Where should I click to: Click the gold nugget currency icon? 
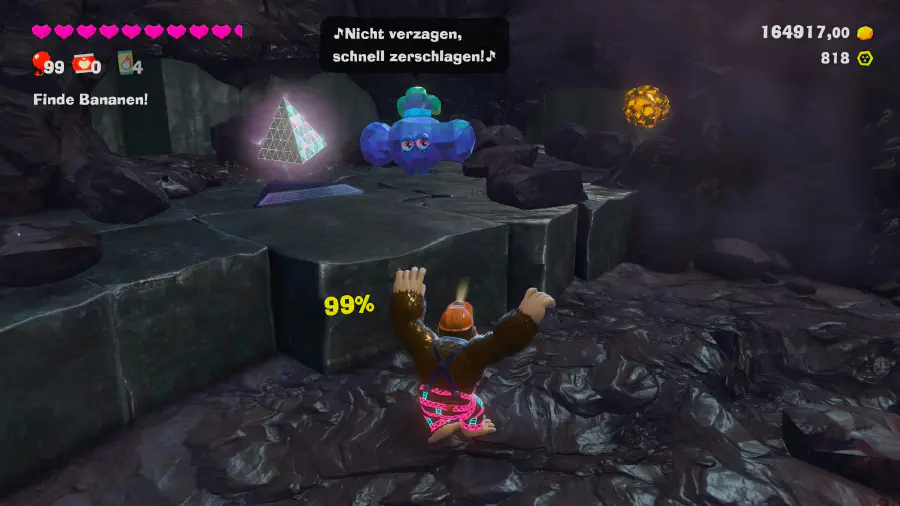click(865, 33)
